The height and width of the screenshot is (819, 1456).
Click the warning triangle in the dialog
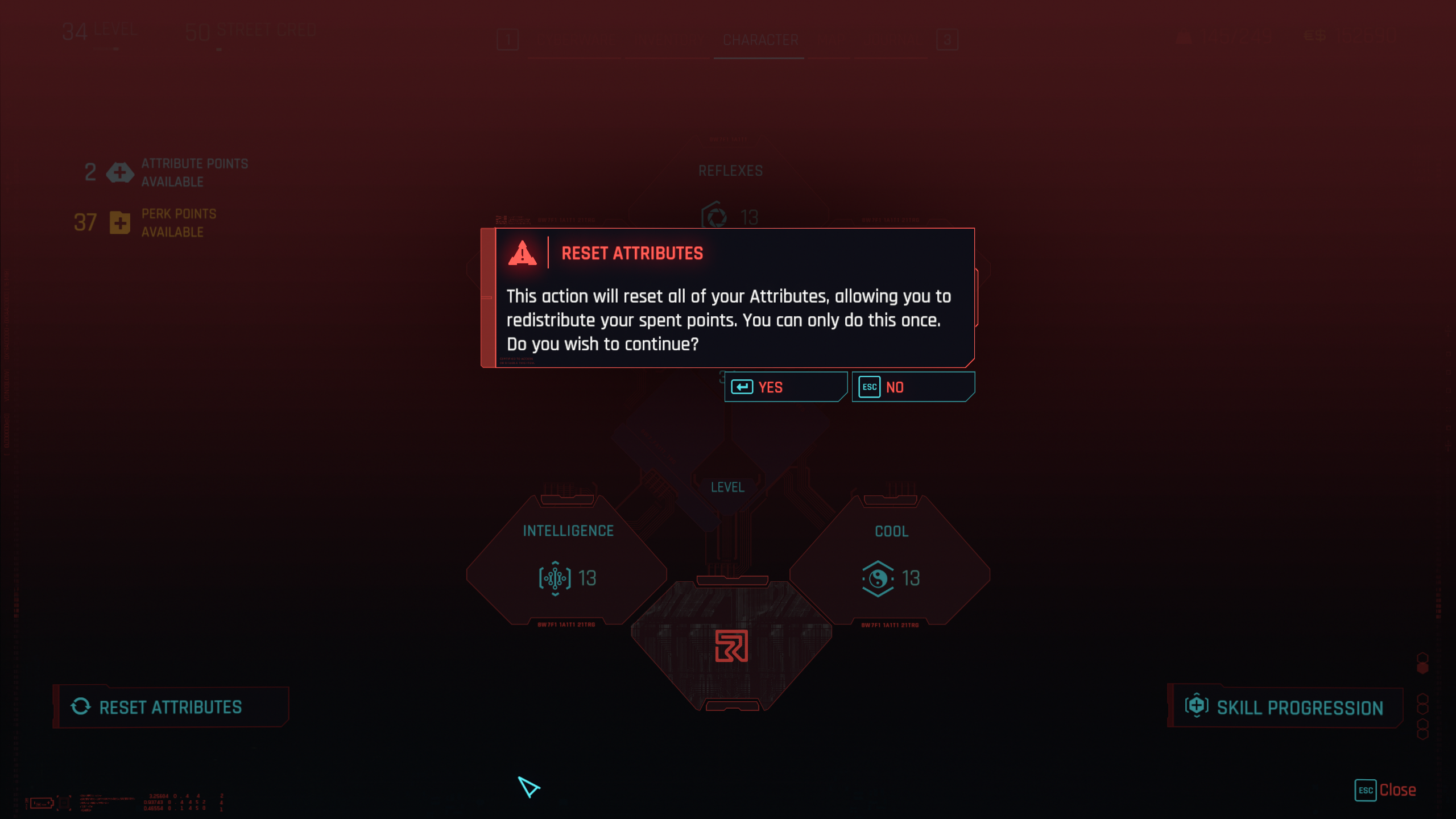pyautogui.click(x=523, y=255)
